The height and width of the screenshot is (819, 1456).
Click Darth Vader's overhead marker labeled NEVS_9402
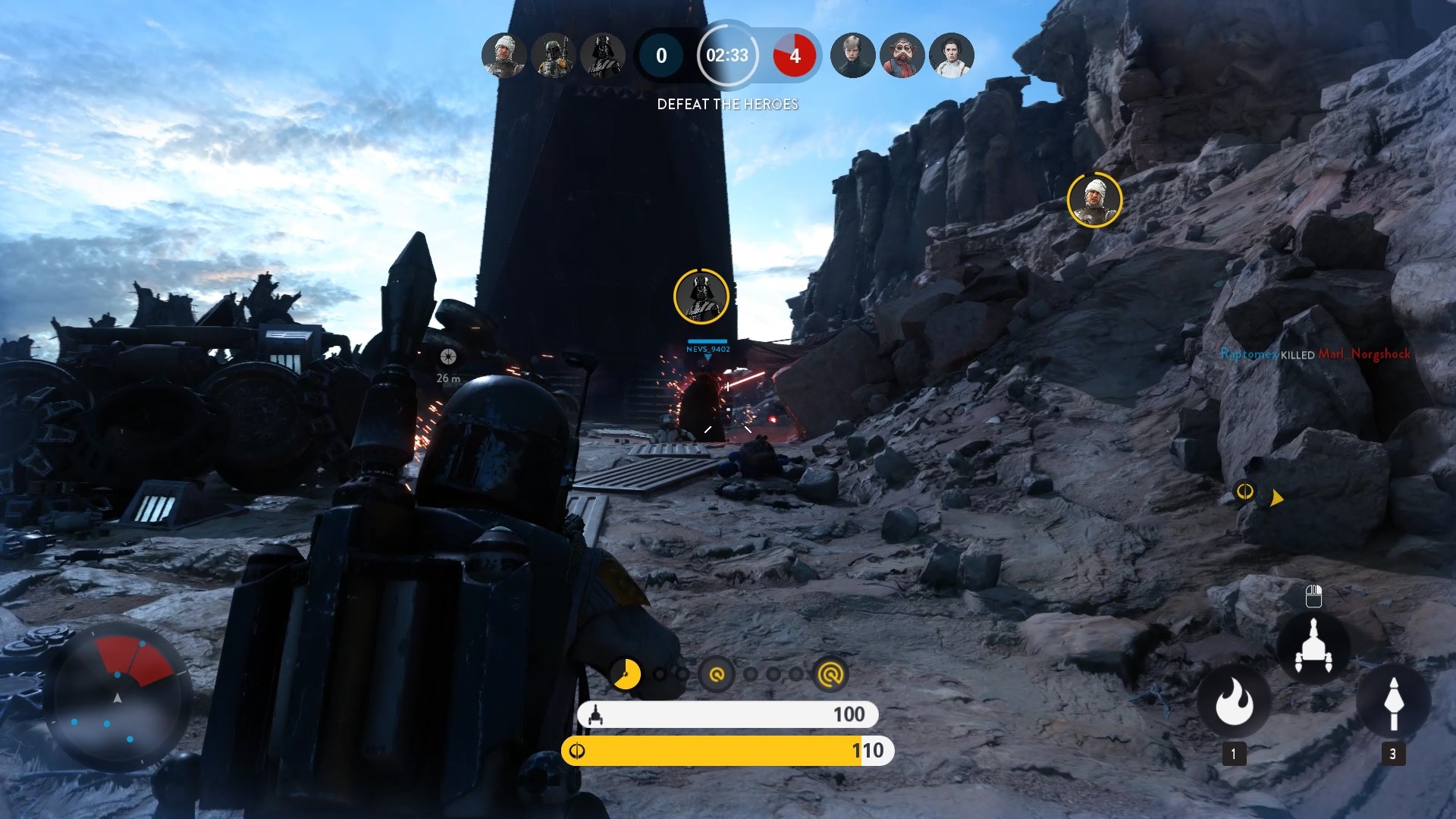click(701, 297)
